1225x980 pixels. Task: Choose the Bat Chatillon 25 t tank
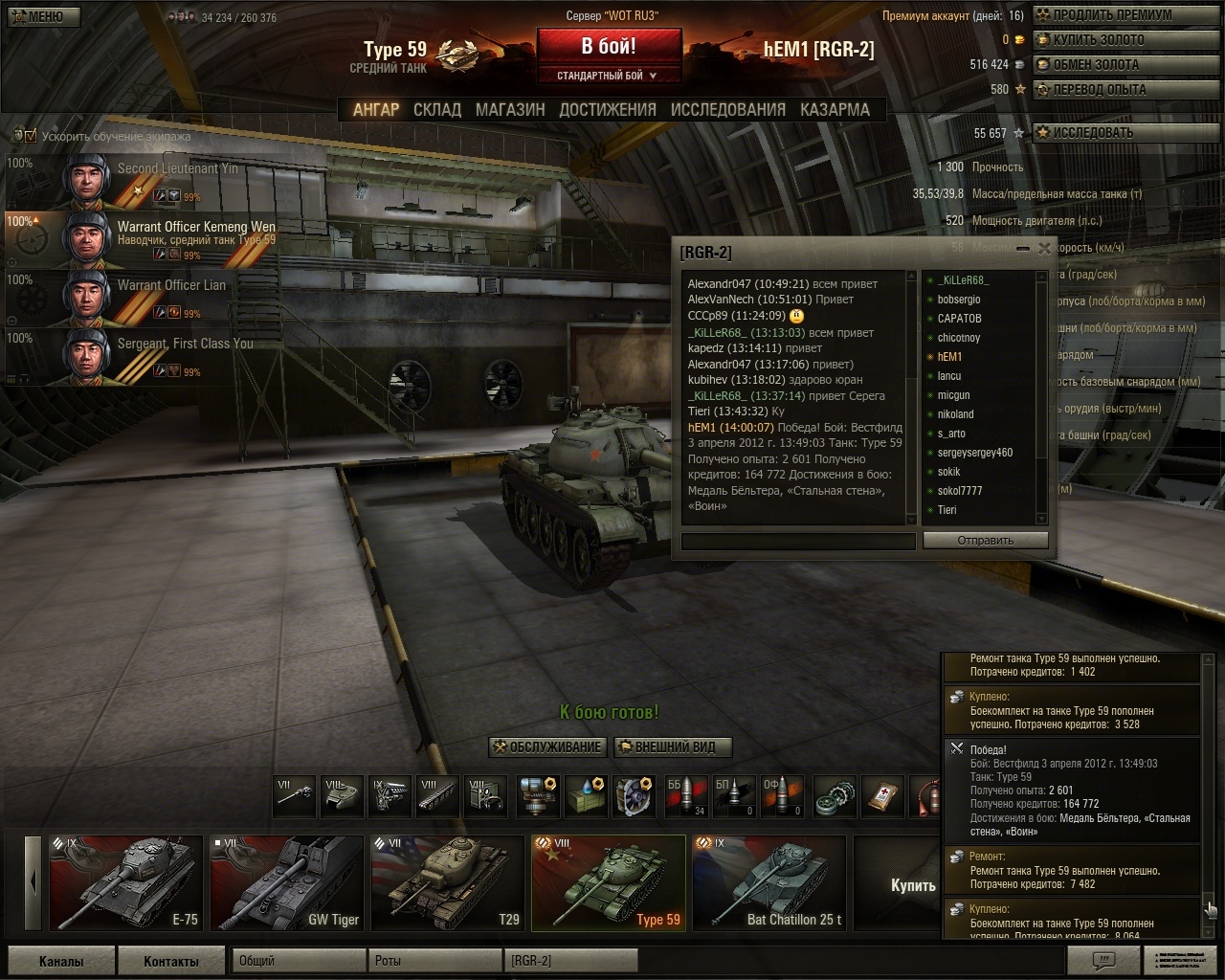pyautogui.click(x=769, y=882)
